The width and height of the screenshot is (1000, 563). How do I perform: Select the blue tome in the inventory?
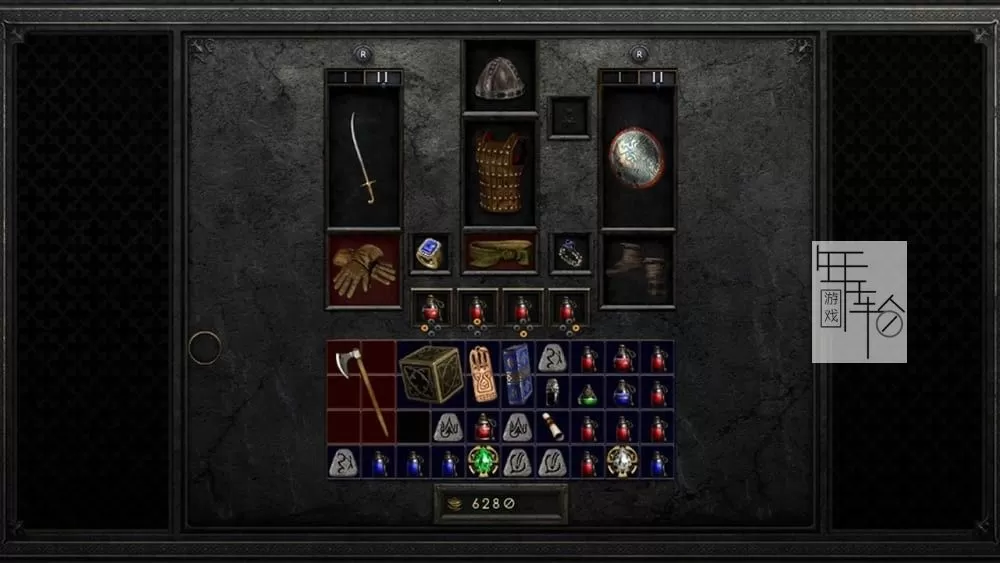(x=517, y=374)
